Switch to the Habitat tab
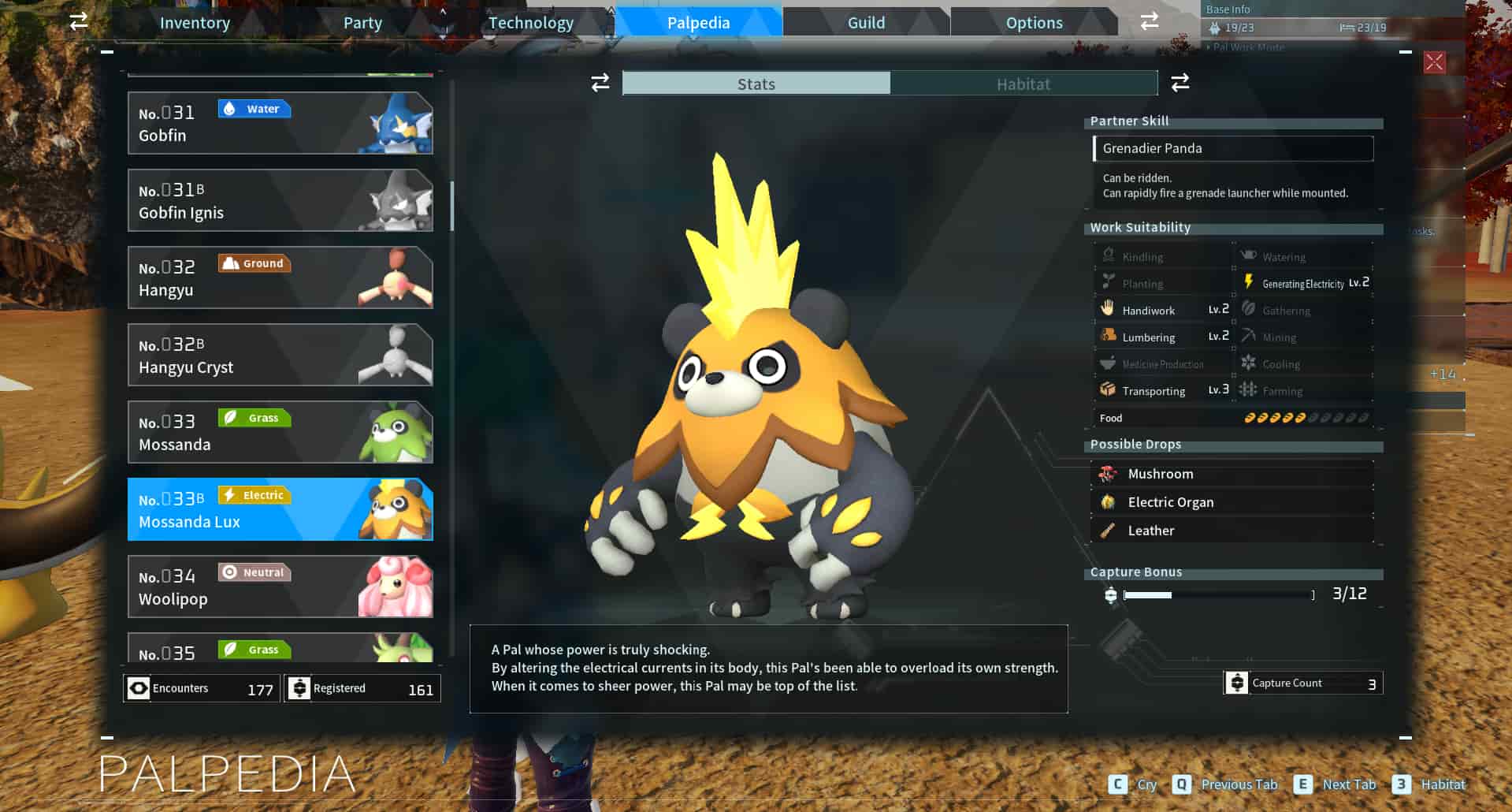Viewport: 1512px width, 812px height. (1023, 83)
